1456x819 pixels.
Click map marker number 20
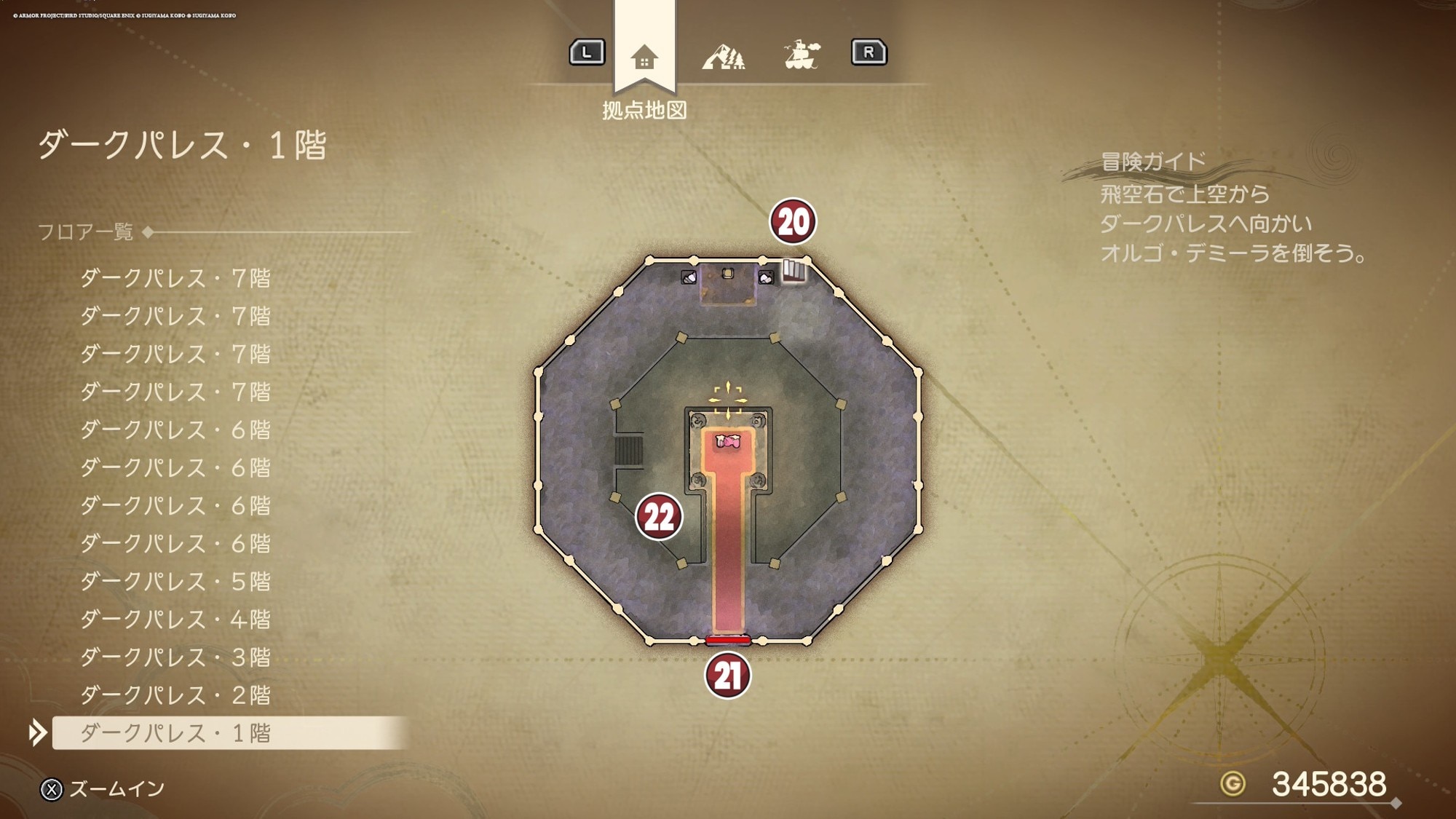(793, 221)
